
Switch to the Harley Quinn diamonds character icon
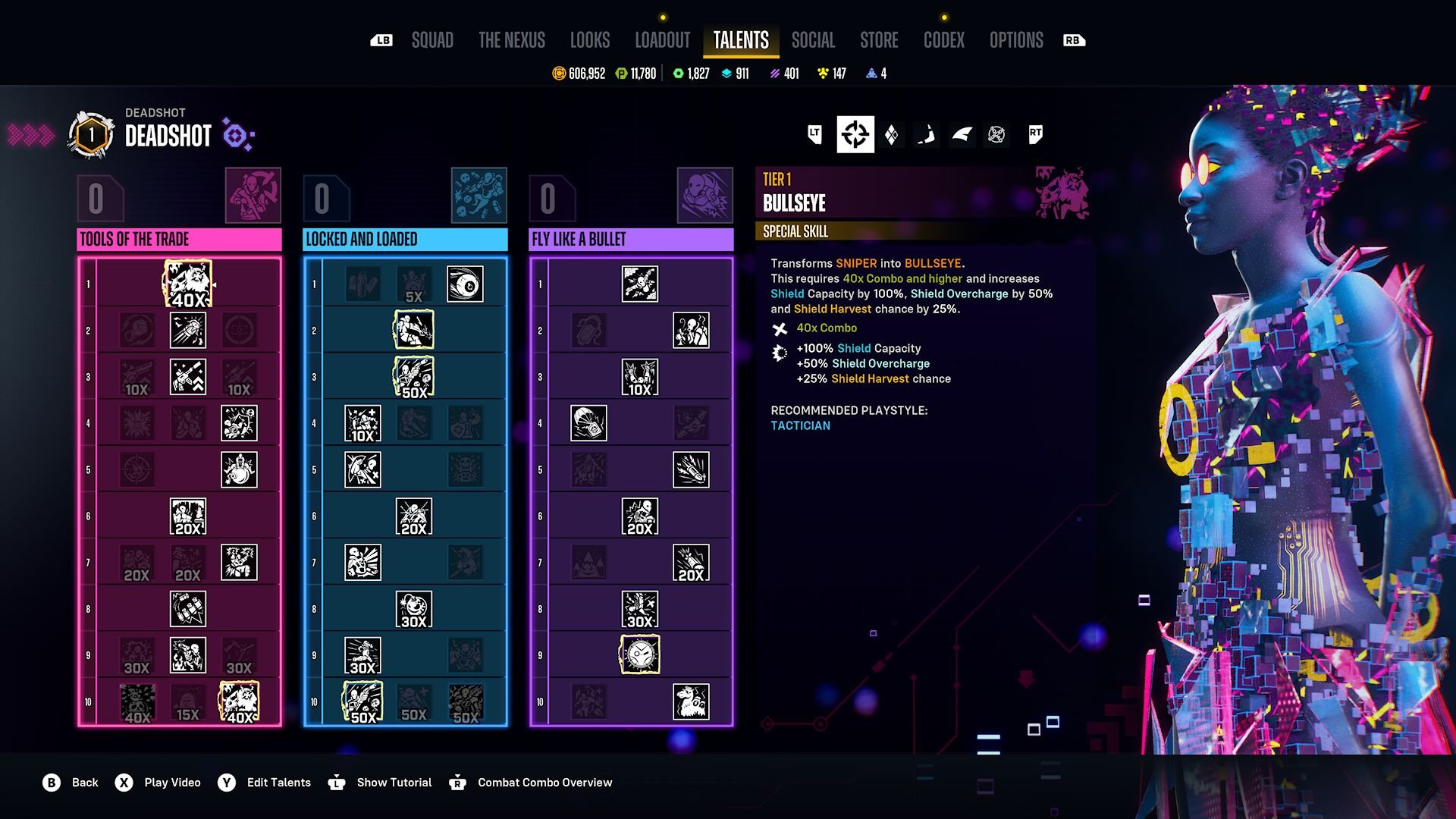[x=892, y=135]
